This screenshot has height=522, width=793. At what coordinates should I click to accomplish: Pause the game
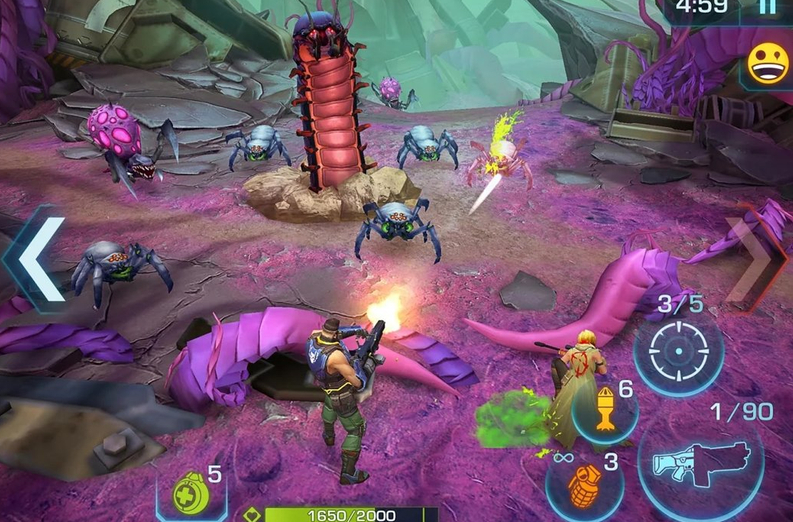[767, 9]
